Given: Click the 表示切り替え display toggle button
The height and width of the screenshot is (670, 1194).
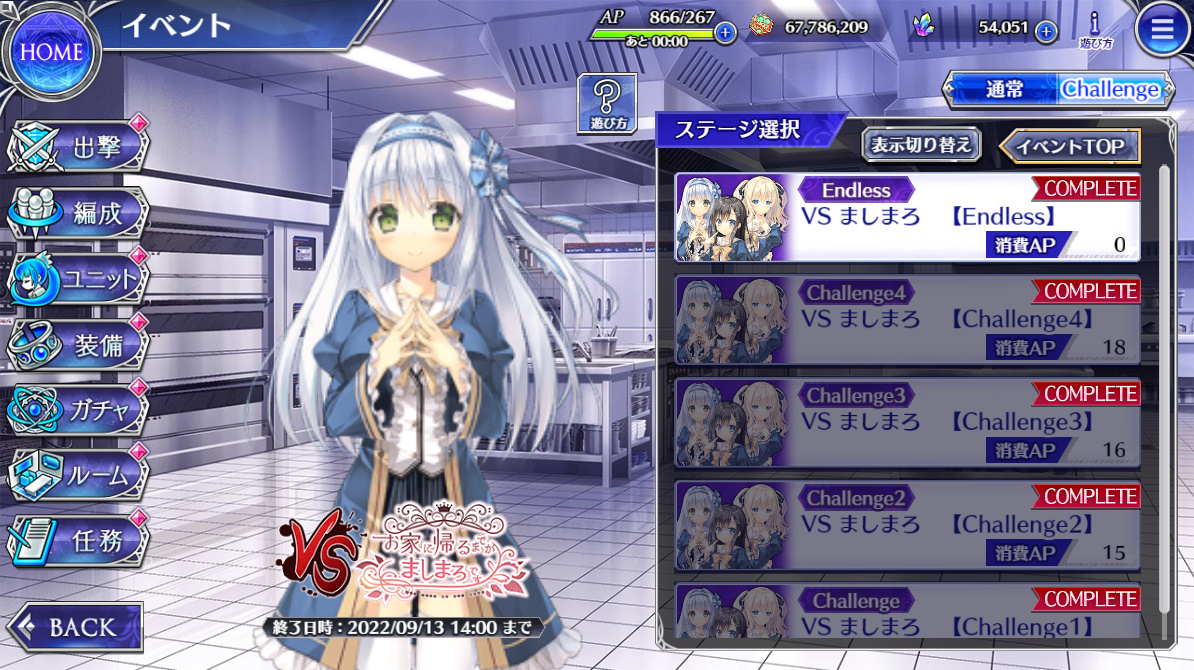Looking at the screenshot, I should coord(921,145).
